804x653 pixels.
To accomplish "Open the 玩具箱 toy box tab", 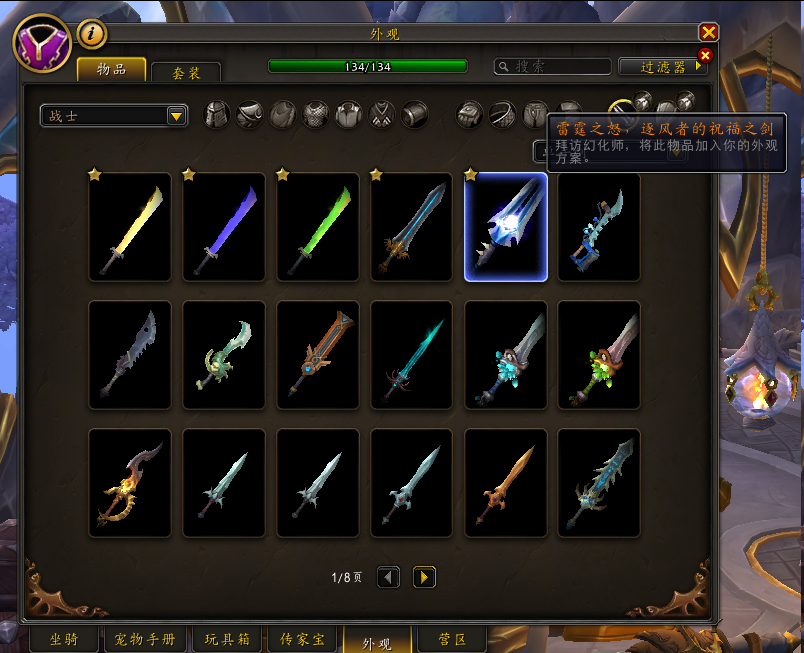I will 227,639.
